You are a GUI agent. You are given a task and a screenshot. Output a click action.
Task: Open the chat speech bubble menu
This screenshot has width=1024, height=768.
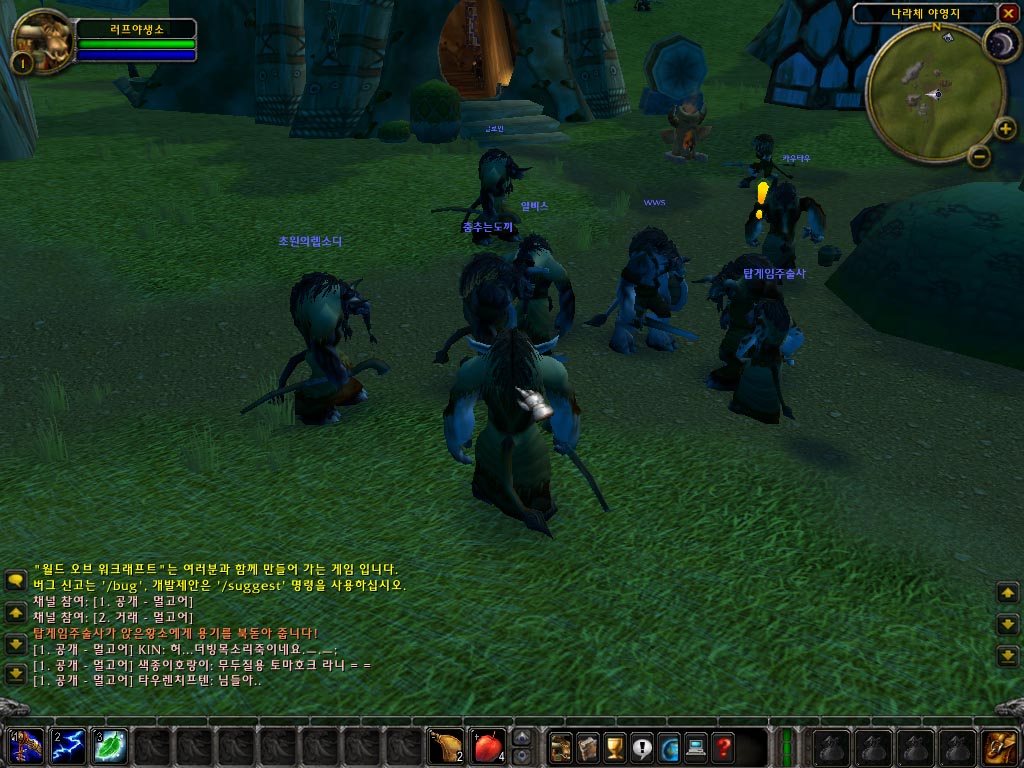point(15,580)
